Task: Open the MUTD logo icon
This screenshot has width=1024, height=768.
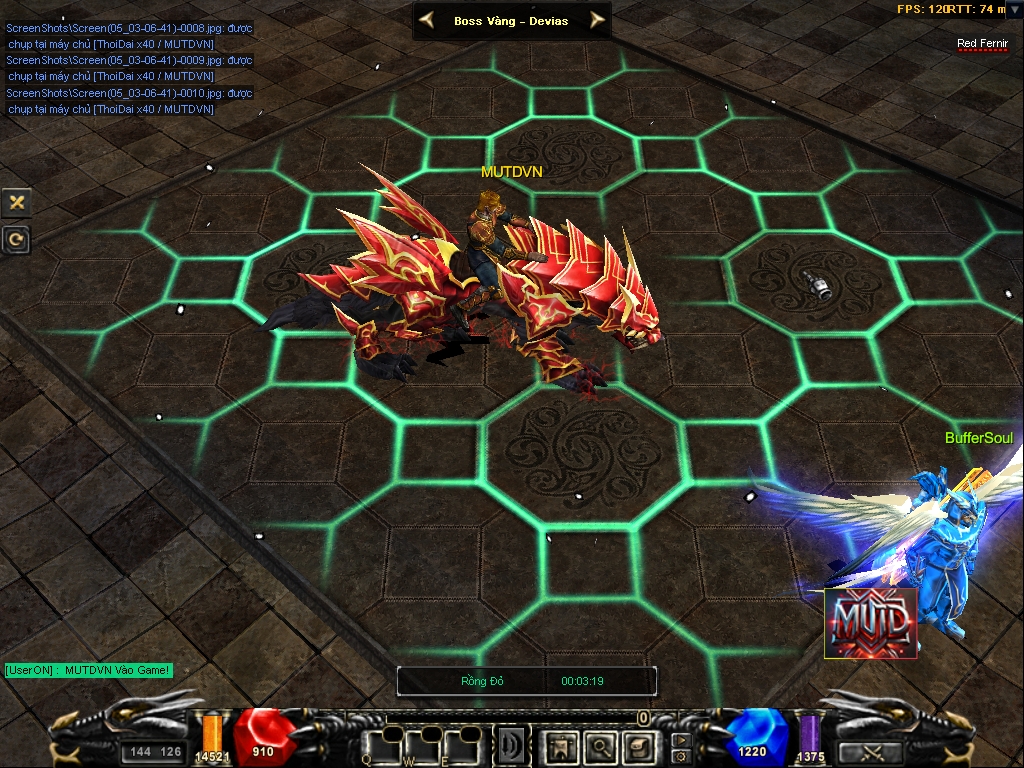Action: coord(870,624)
